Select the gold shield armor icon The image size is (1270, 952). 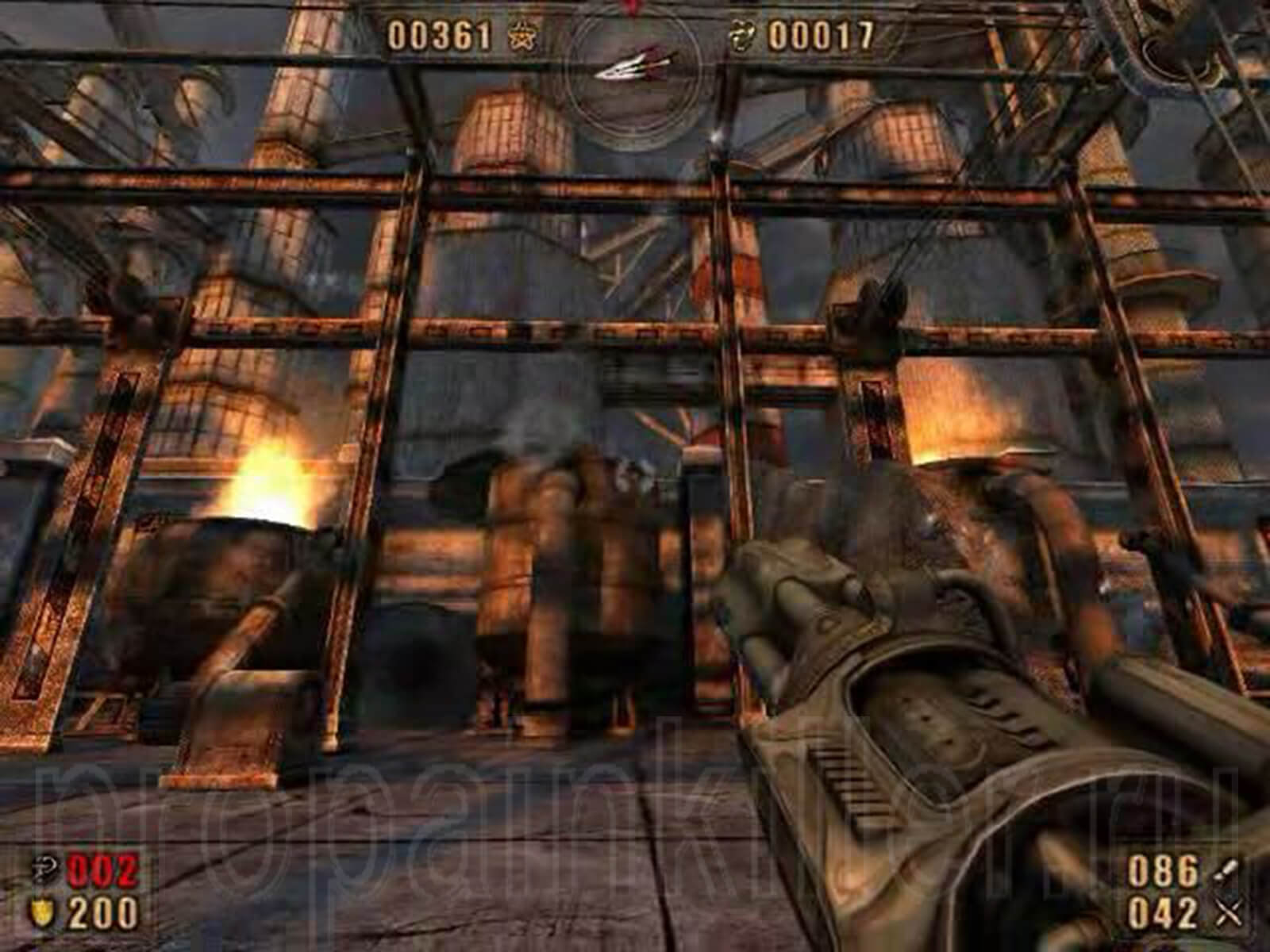click(x=39, y=913)
